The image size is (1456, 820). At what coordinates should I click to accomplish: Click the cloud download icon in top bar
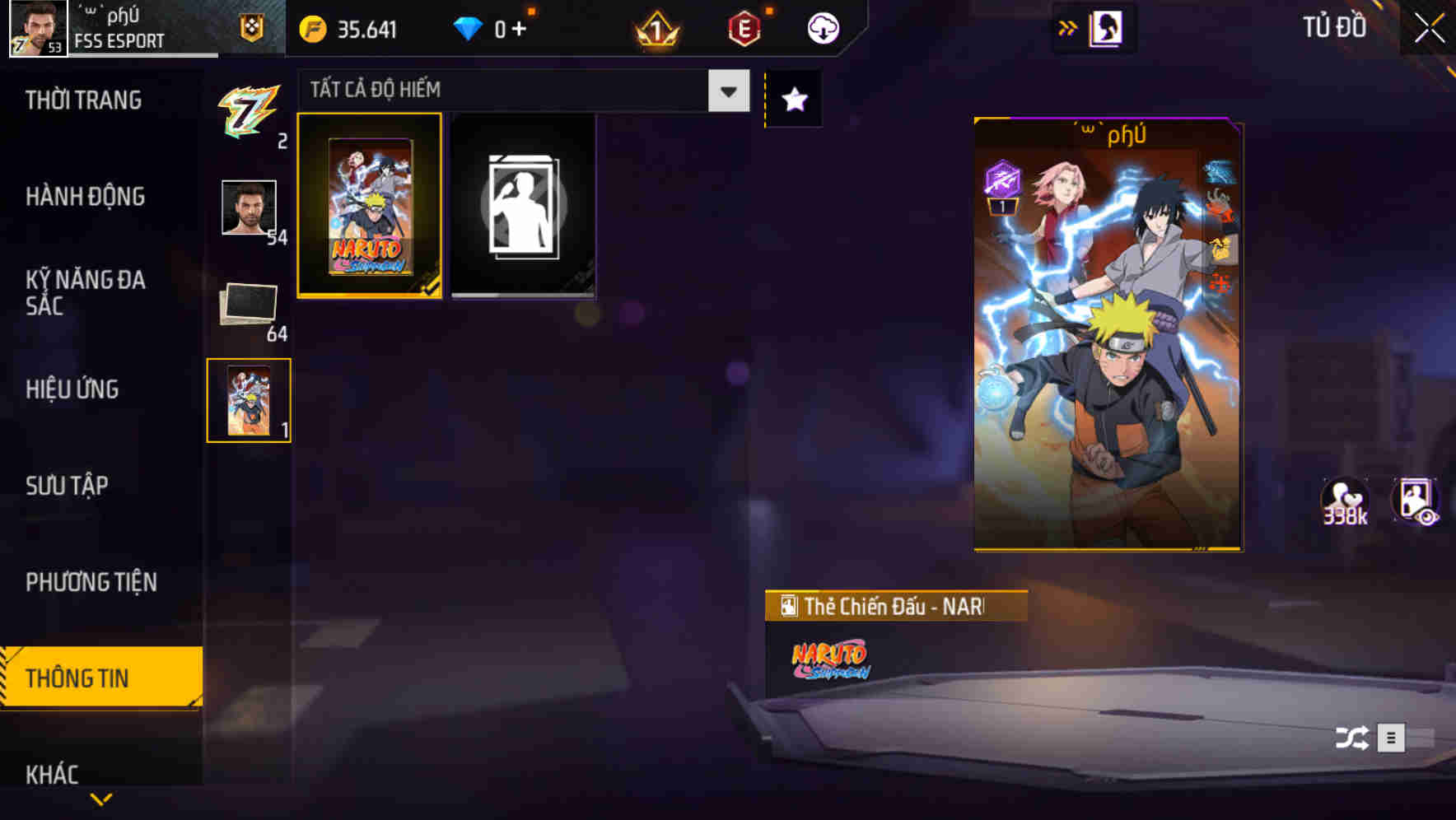click(x=822, y=27)
